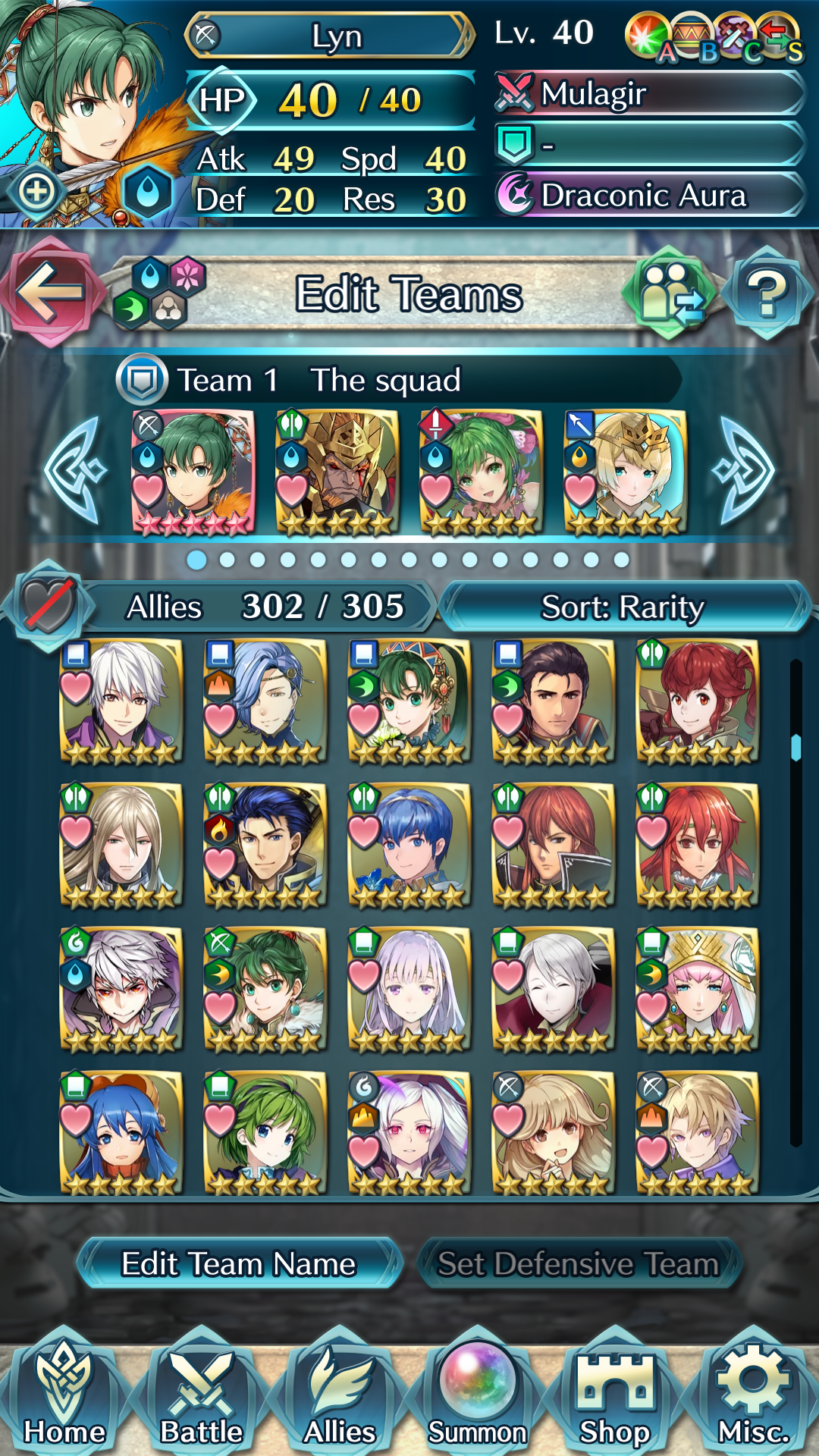The width and height of the screenshot is (819, 1456).
Task: Go back with the red arrow button
Action: click(x=50, y=291)
